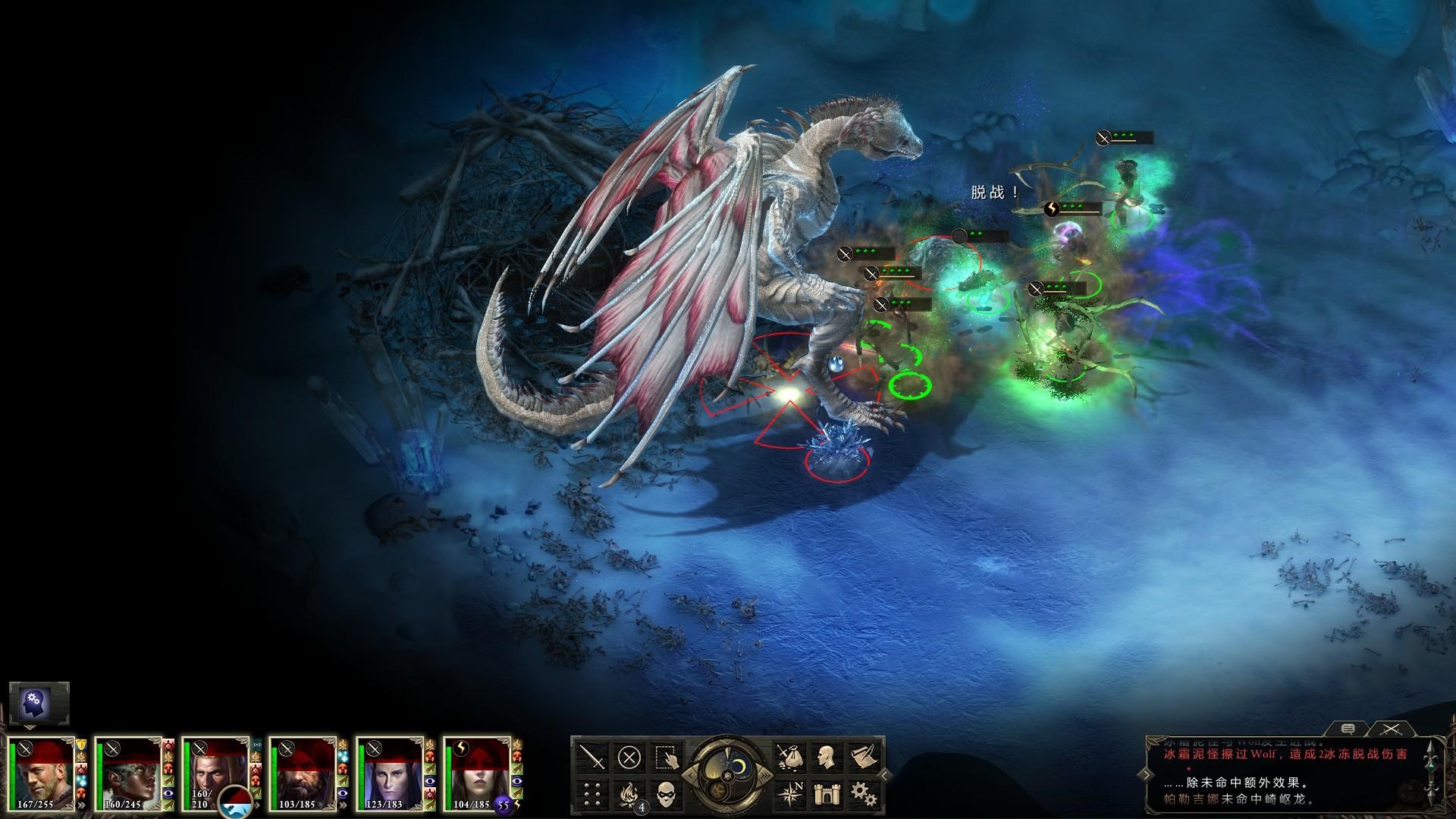The width and height of the screenshot is (1456, 819).
Task: Toggle stealth mode with the masked face
Action: tap(665, 793)
